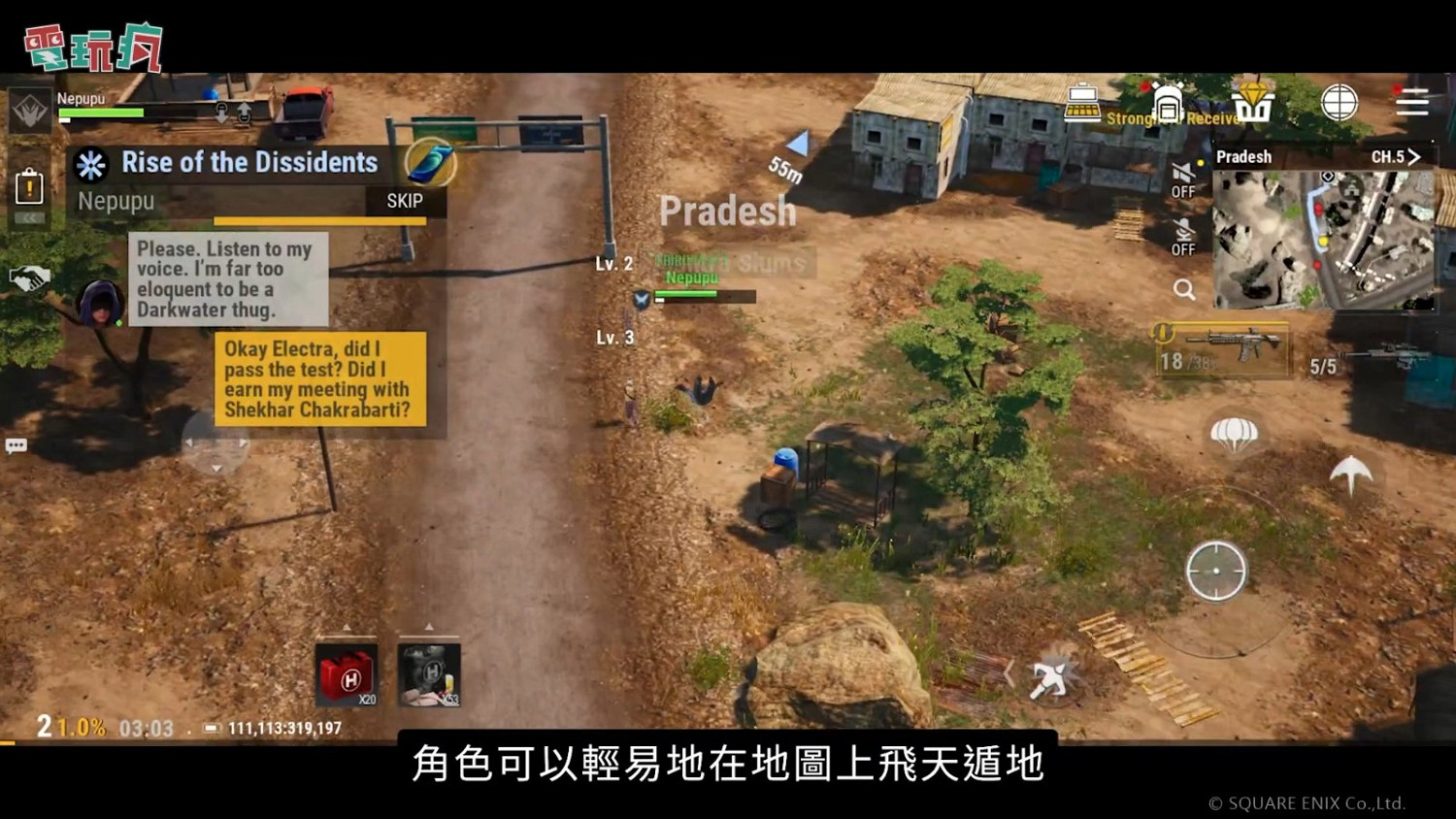This screenshot has width=1456, height=819.
Task: Open the hamburger menu at top right
Action: click(x=1410, y=101)
